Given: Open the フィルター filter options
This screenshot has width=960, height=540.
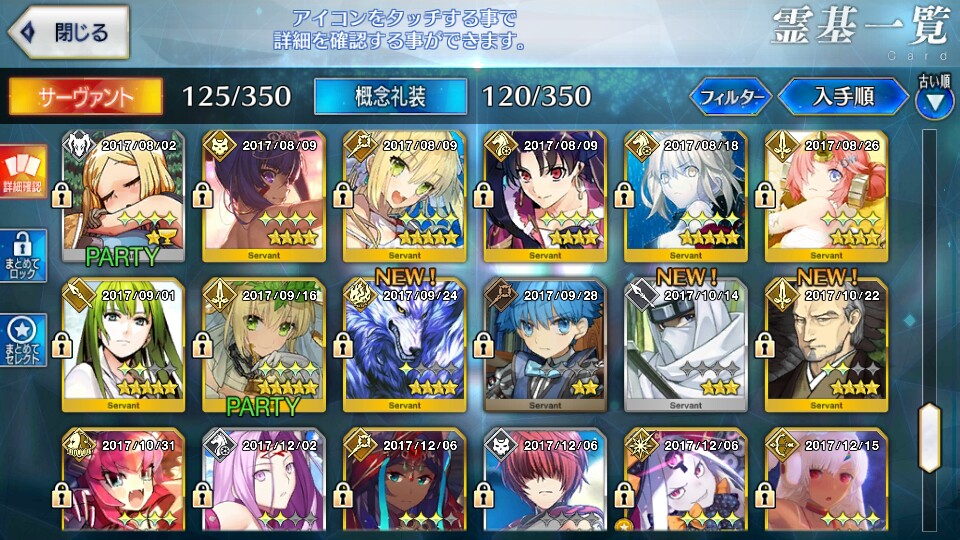Looking at the screenshot, I should click(x=730, y=97).
